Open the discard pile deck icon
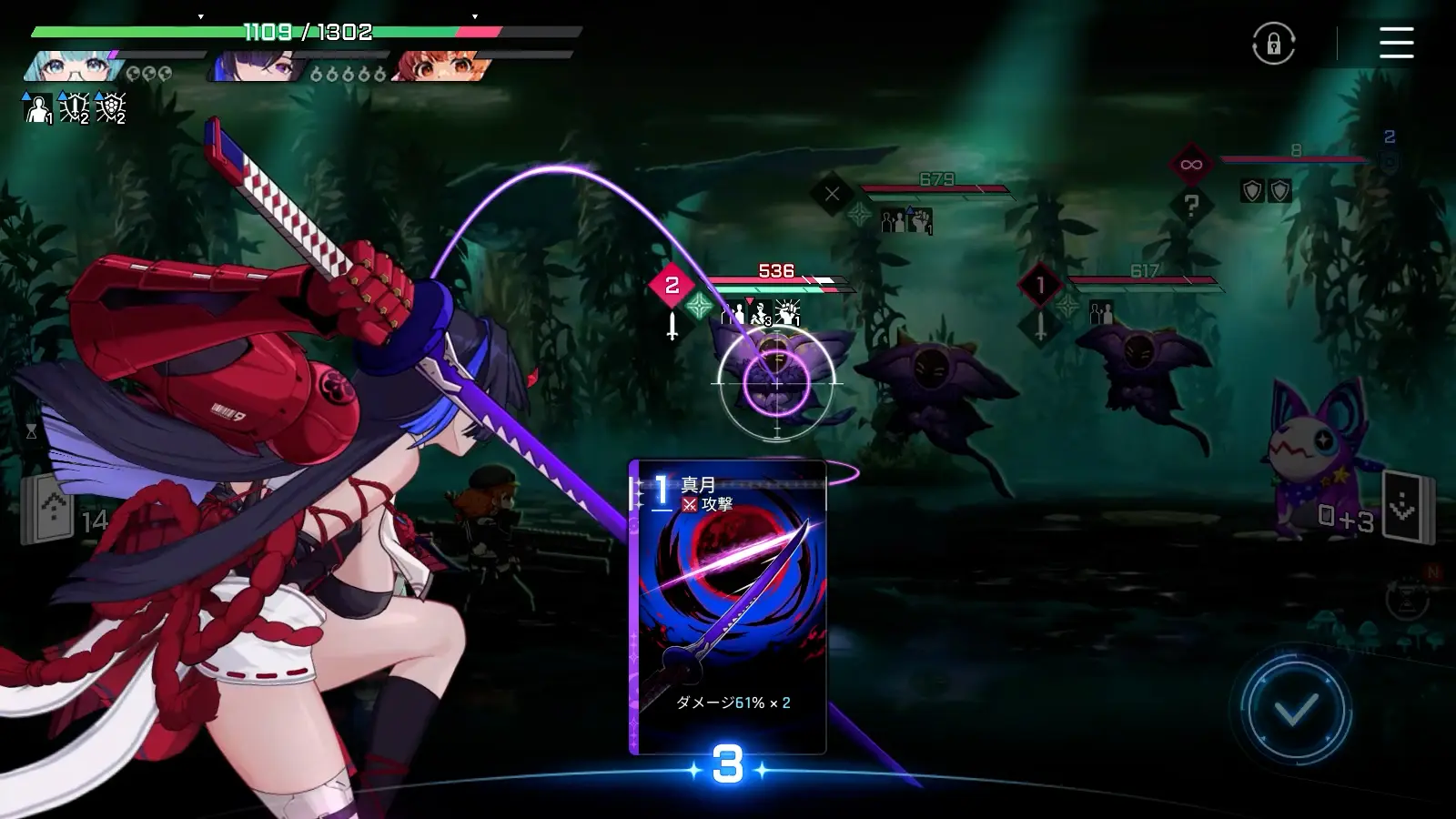The image size is (1456, 819). click(1405, 508)
